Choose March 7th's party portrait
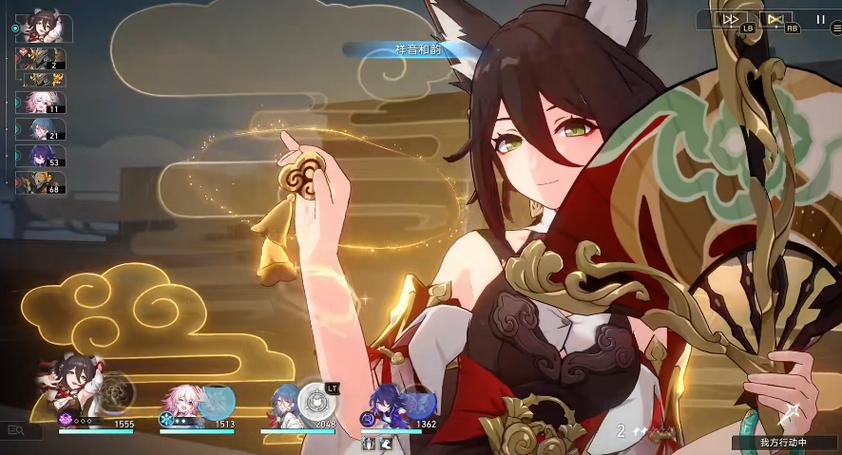This screenshot has height=455, width=842. (182, 402)
